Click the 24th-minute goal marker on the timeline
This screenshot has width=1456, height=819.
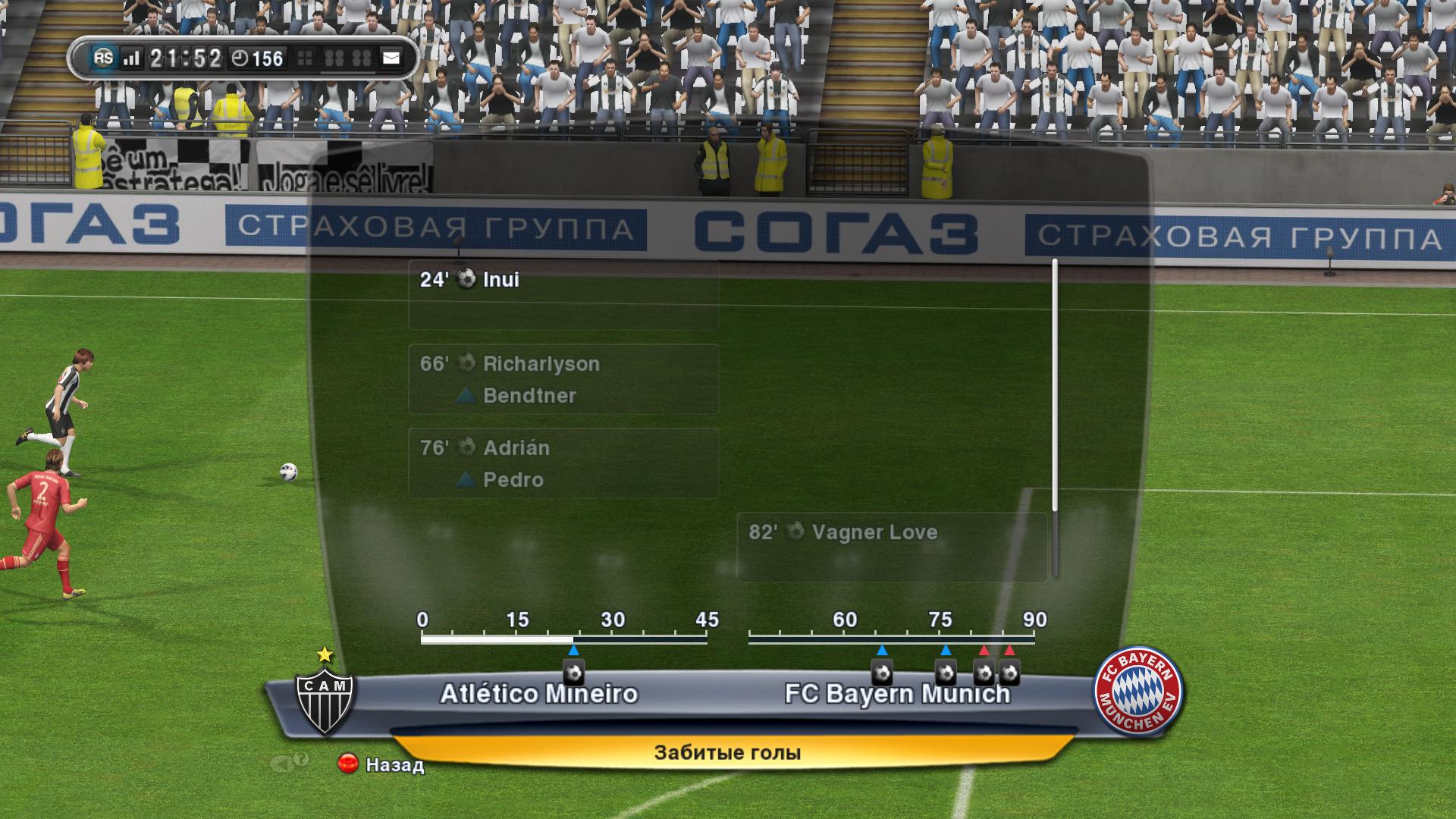tap(574, 672)
